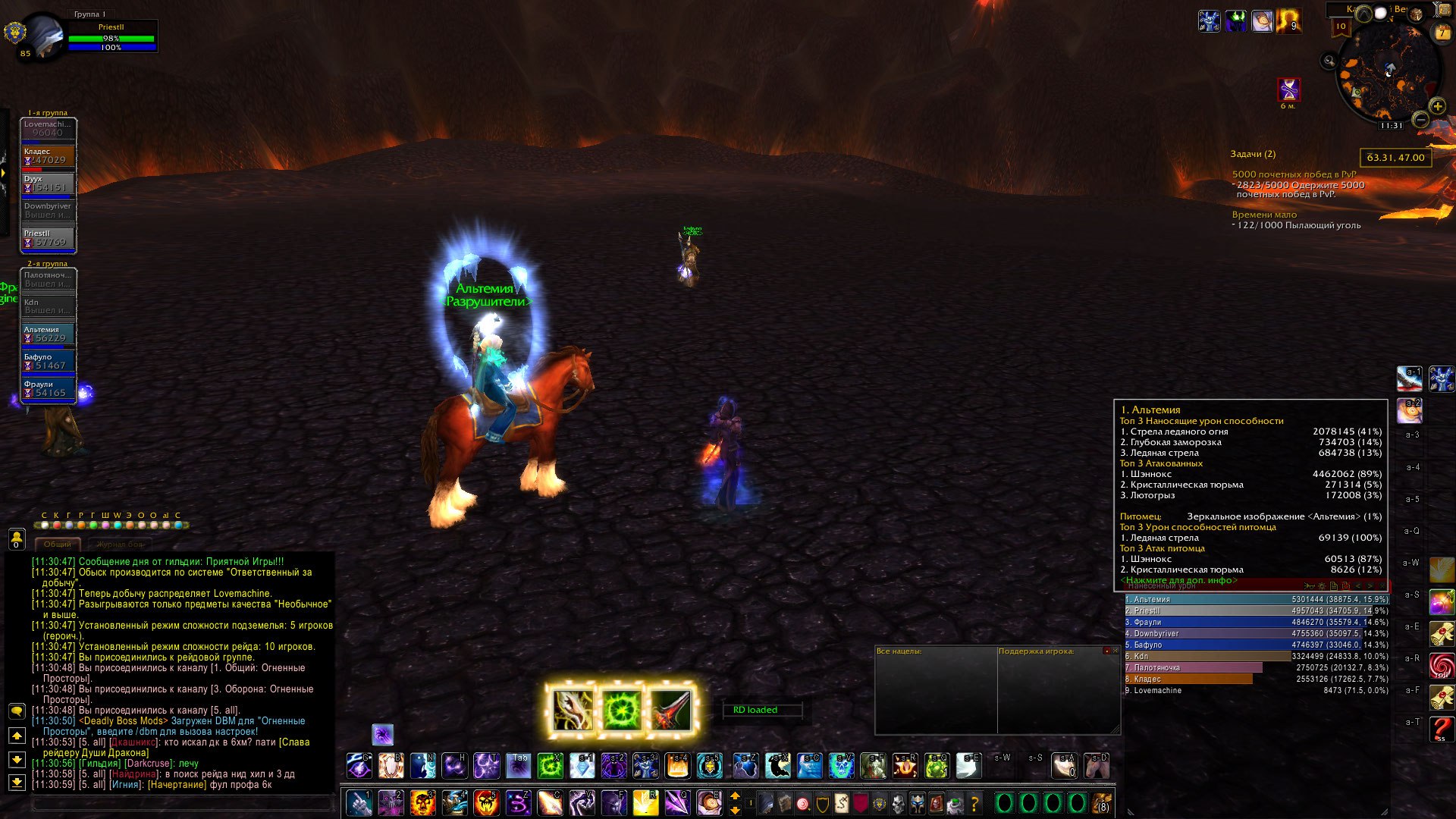Viewport: 1456px width, 819px height.
Task: Click the red dagger proc icon
Action: 670,711
